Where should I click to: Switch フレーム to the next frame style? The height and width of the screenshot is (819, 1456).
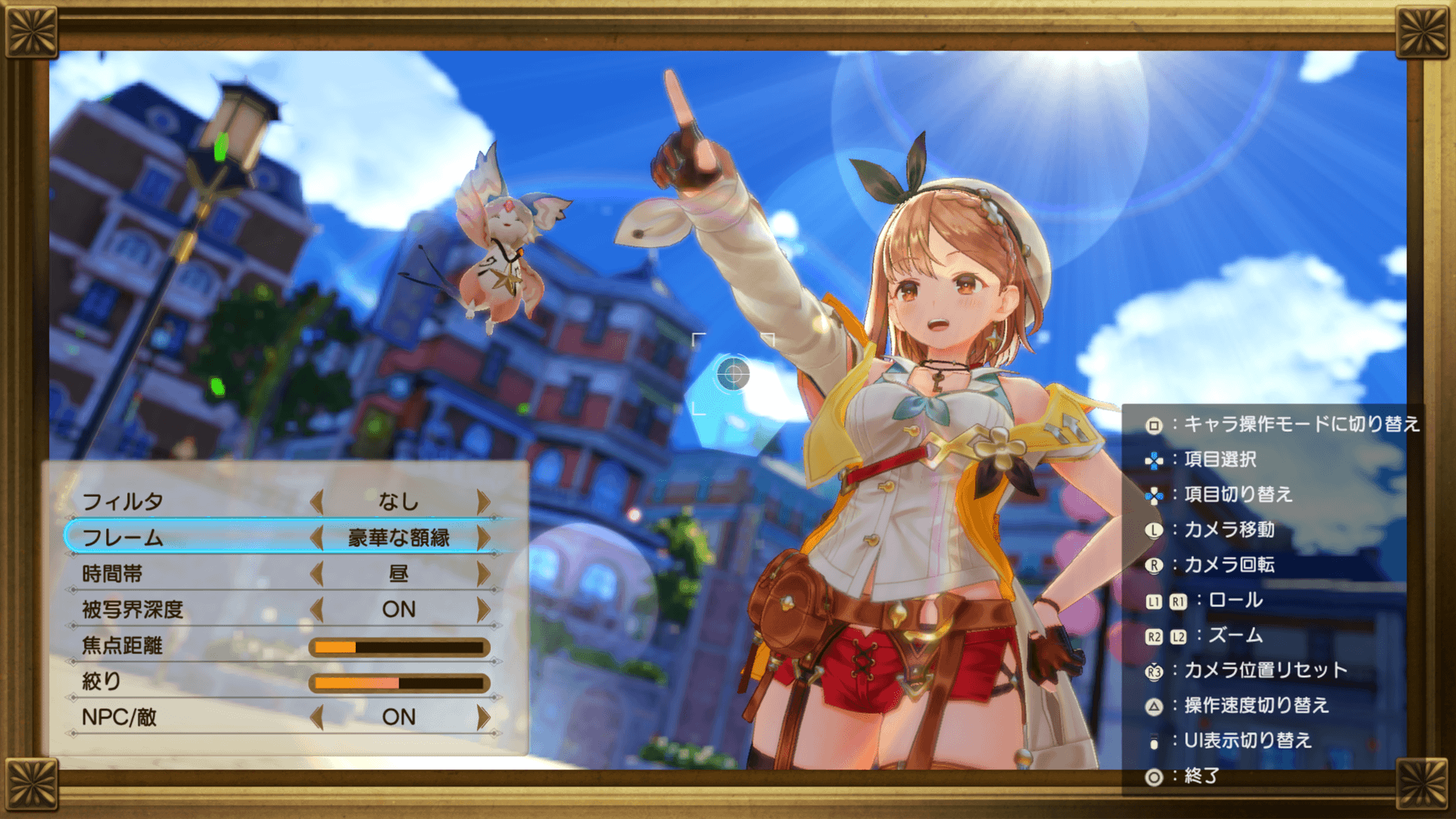coord(483,538)
